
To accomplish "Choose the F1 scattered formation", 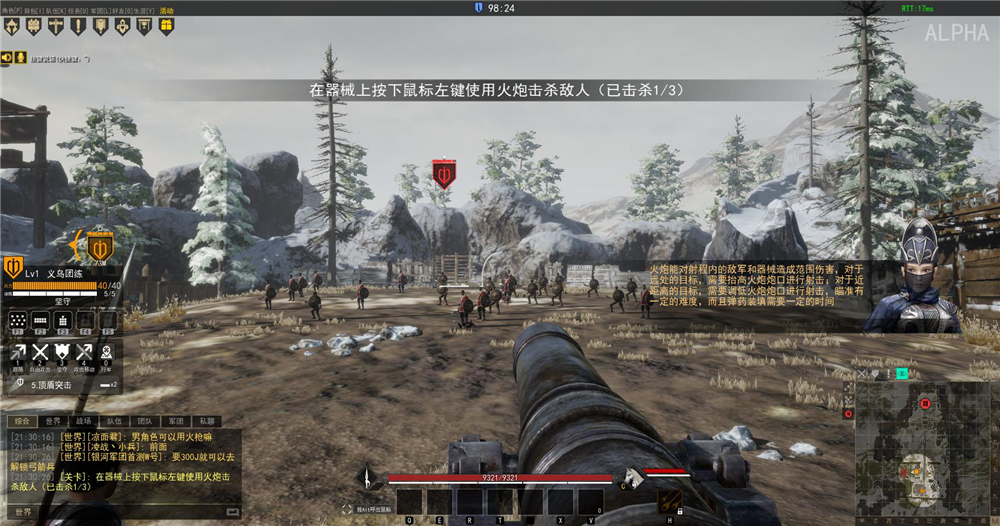I will pos(17,320).
